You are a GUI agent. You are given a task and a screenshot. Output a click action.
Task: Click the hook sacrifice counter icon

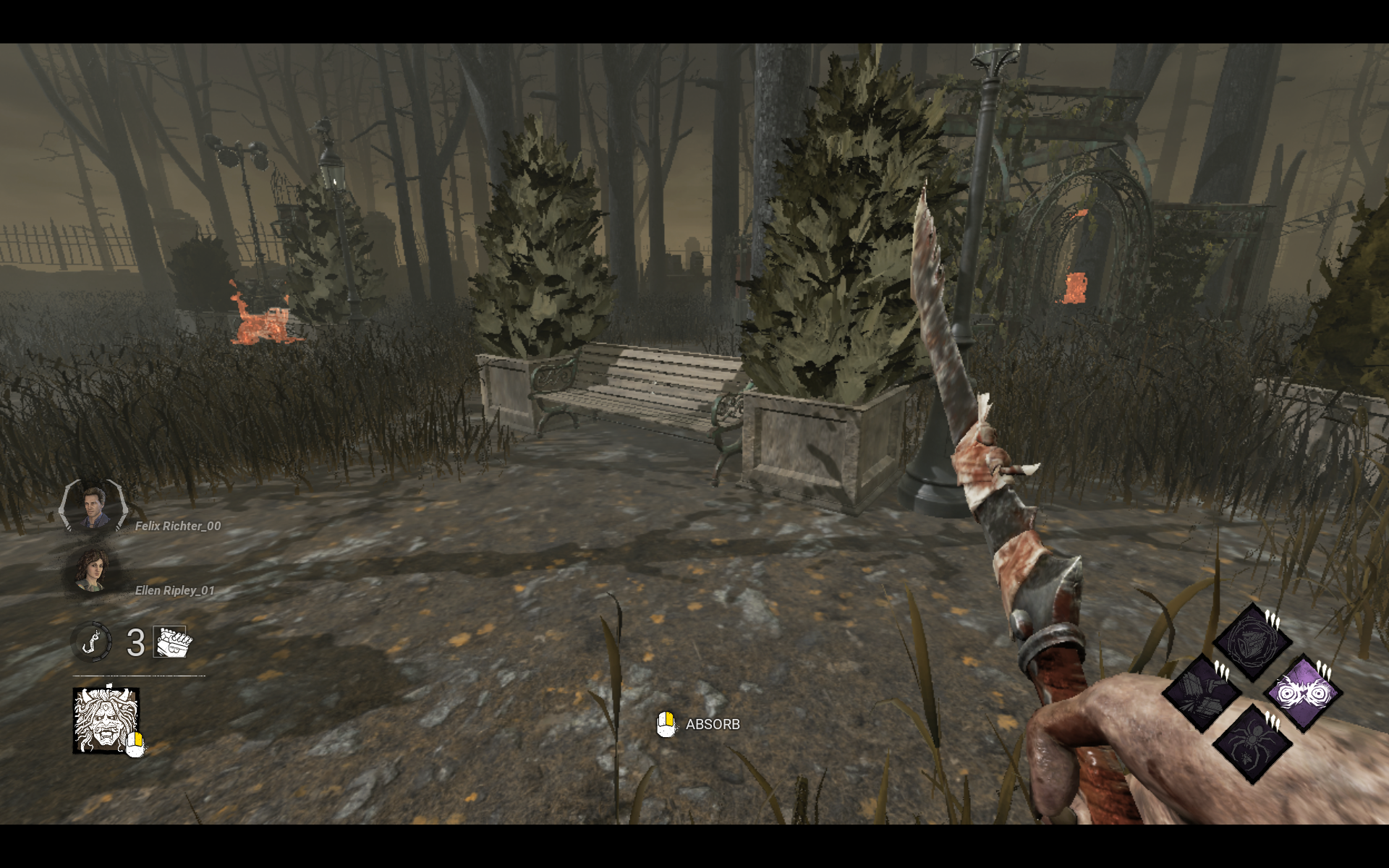[x=90, y=642]
